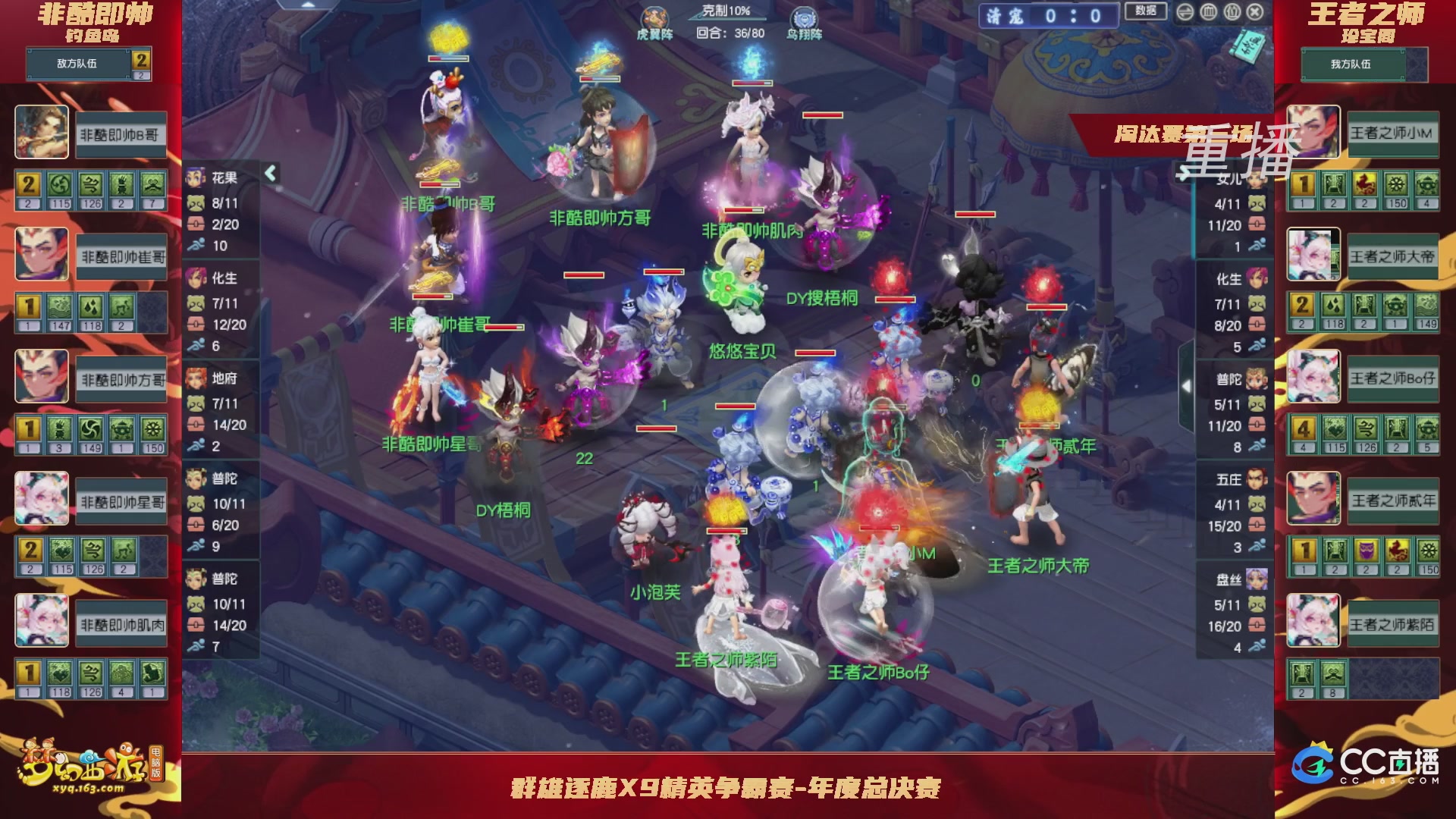The height and width of the screenshot is (819, 1456).
Task: Open the teal mail note near top right
Action: (x=1249, y=45)
